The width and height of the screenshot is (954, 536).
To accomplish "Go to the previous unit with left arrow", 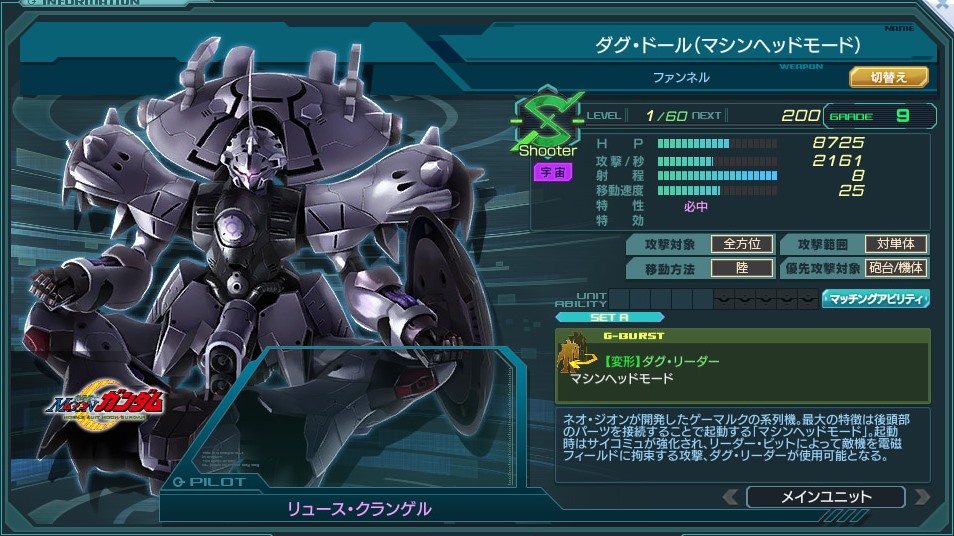I will coord(732,496).
